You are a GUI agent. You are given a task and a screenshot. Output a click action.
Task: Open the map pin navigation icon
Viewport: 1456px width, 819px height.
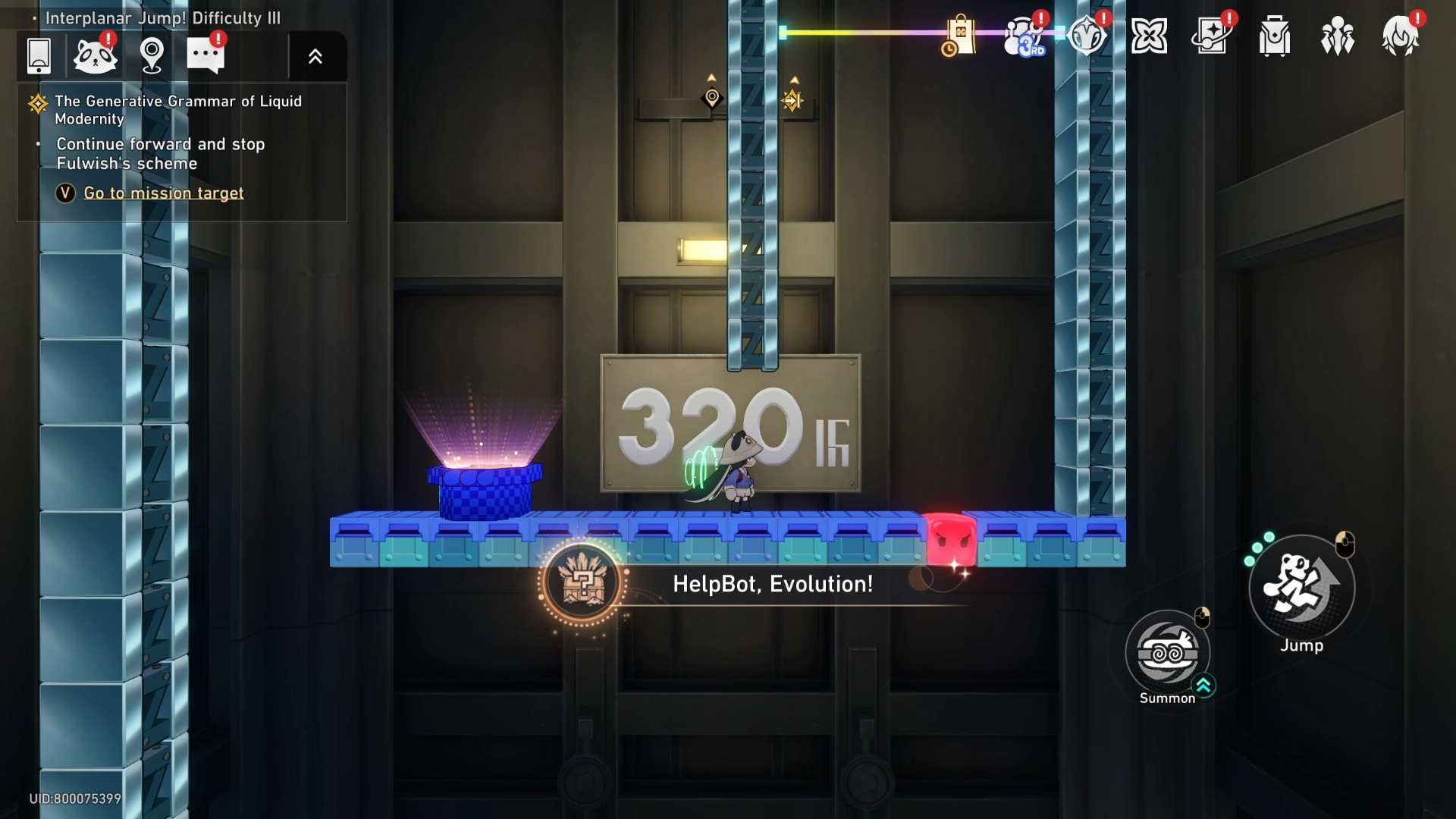(152, 55)
